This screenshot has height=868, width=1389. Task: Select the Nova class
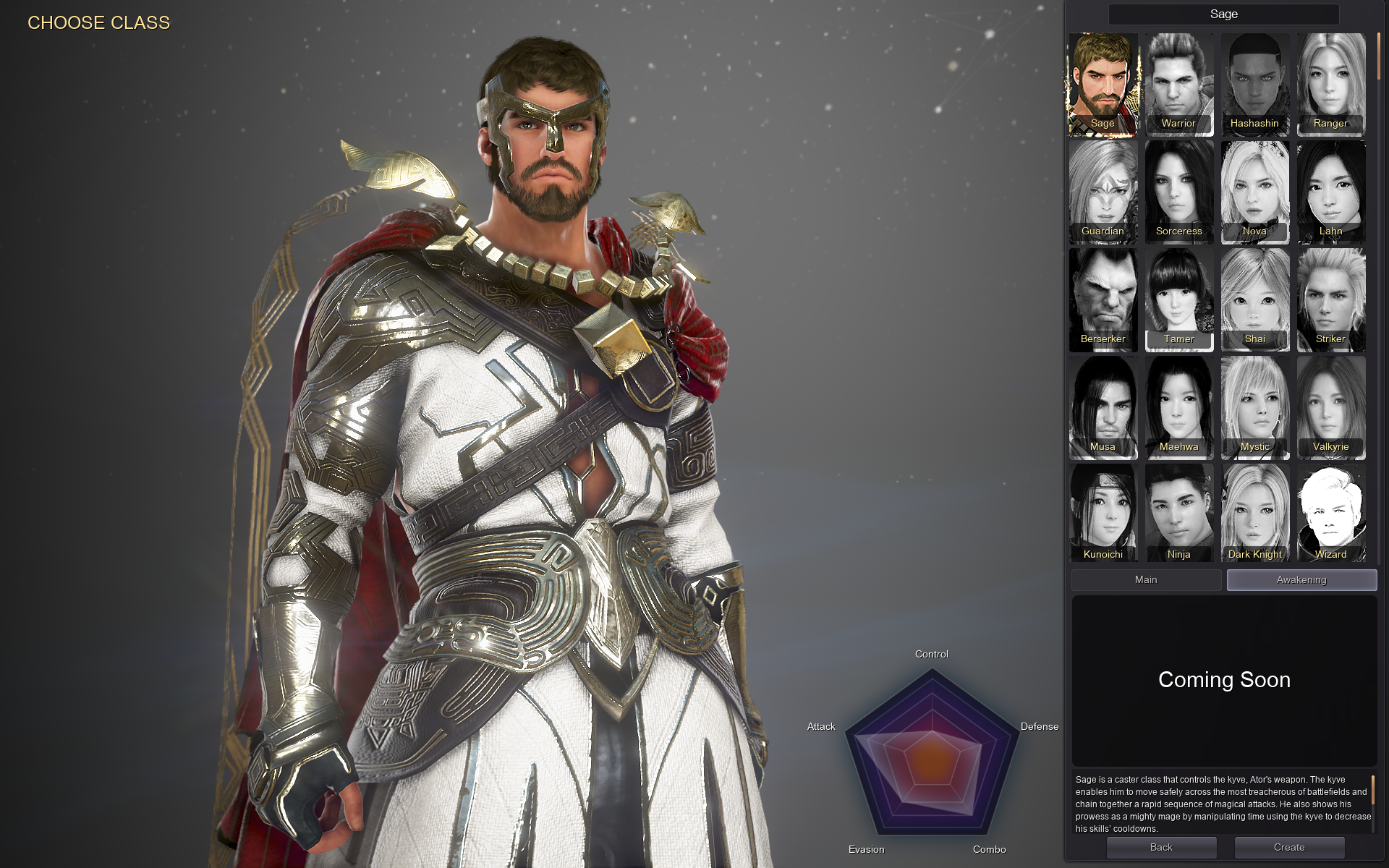[x=1254, y=192]
